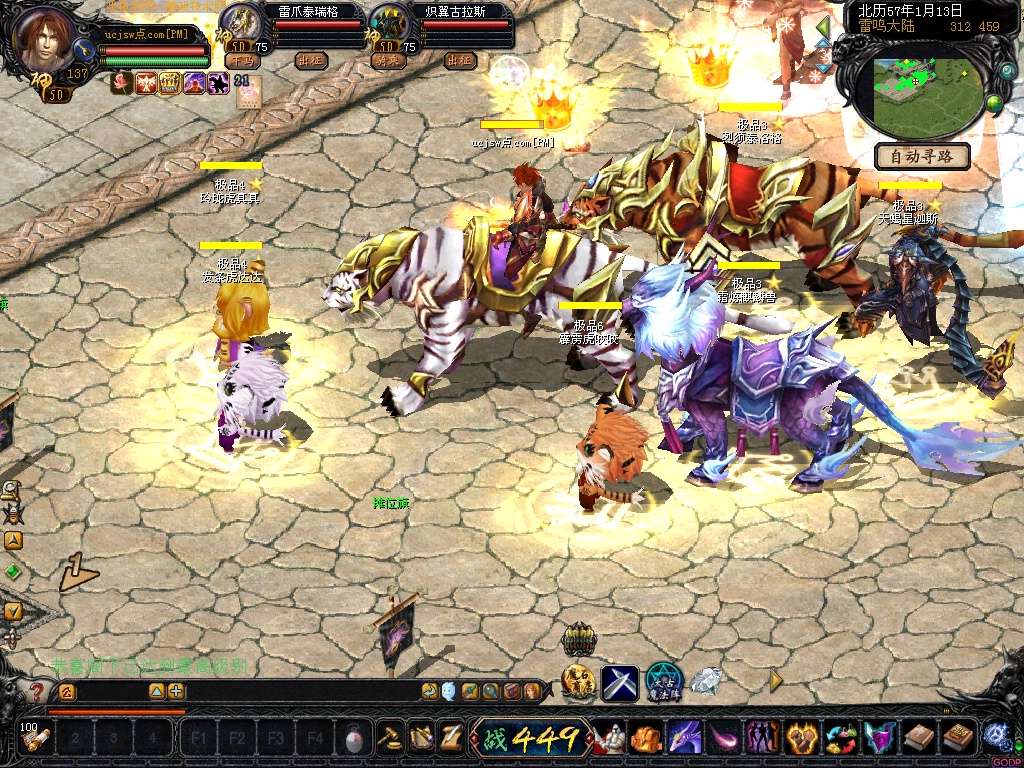The height and width of the screenshot is (768, 1024).
Task: Collapse minimap with the green left arrow
Action: 823,27
